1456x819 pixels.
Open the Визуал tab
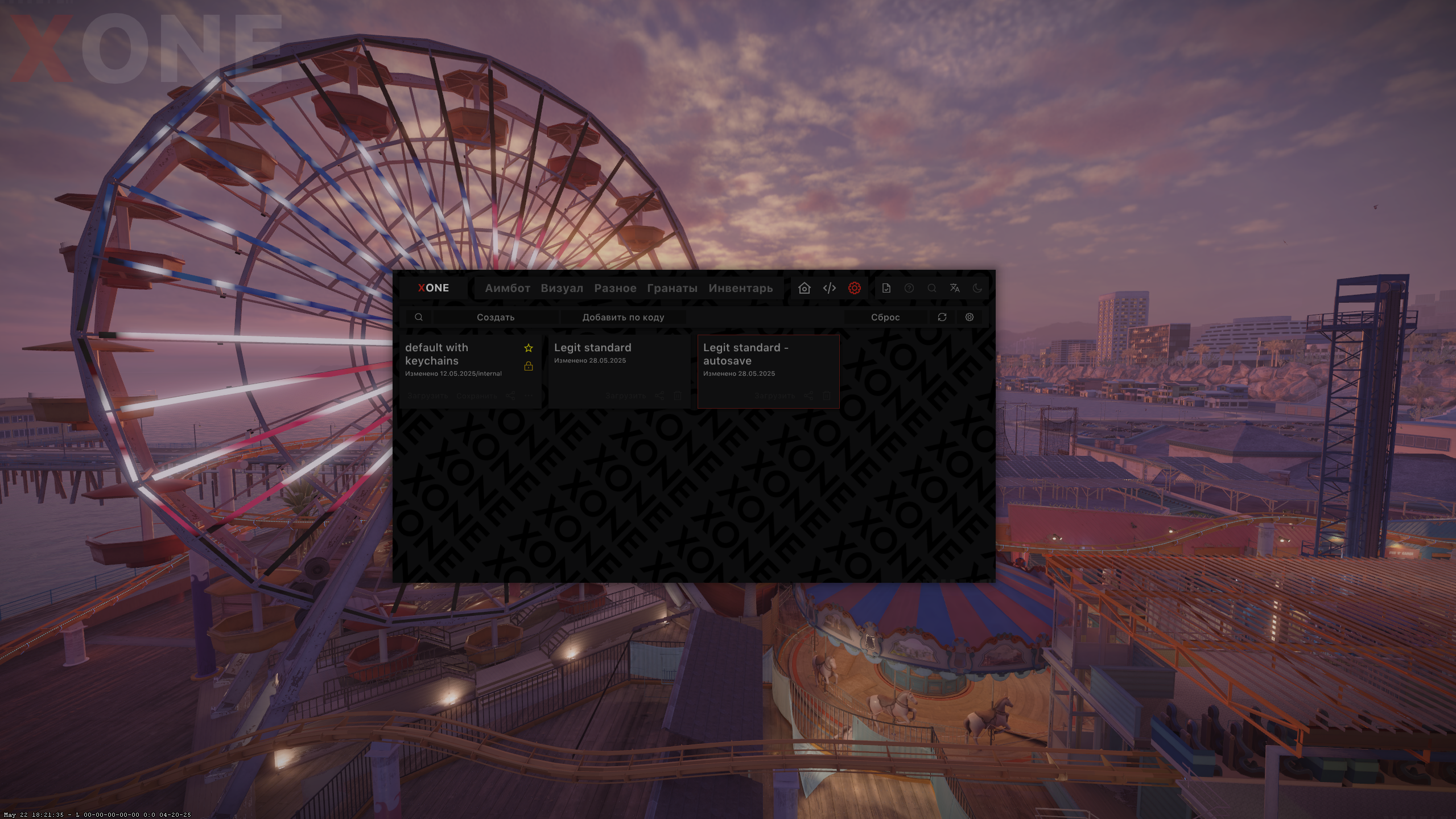(562, 288)
